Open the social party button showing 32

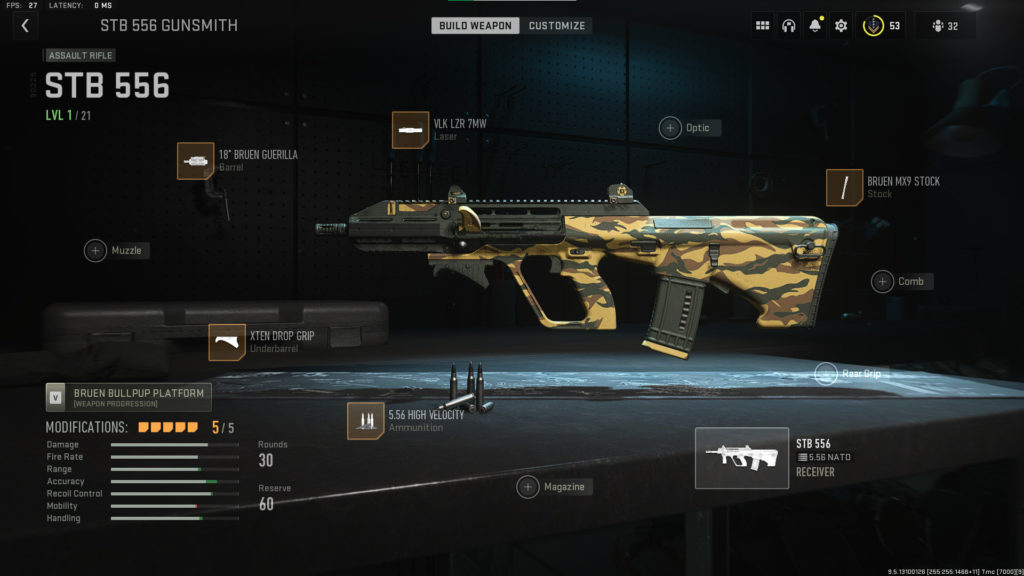(944, 26)
